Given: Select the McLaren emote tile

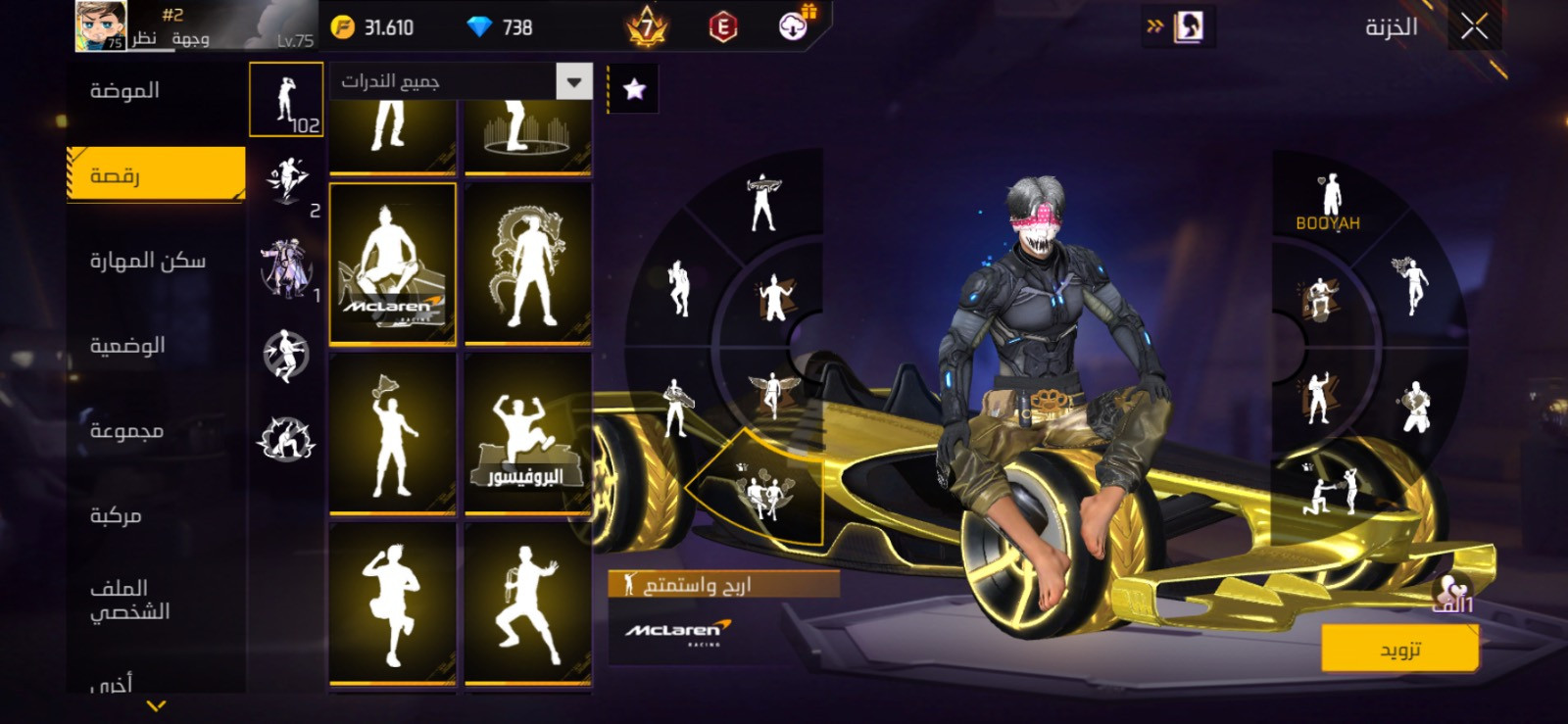Looking at the screenshot, I should [x=393, y=263].
